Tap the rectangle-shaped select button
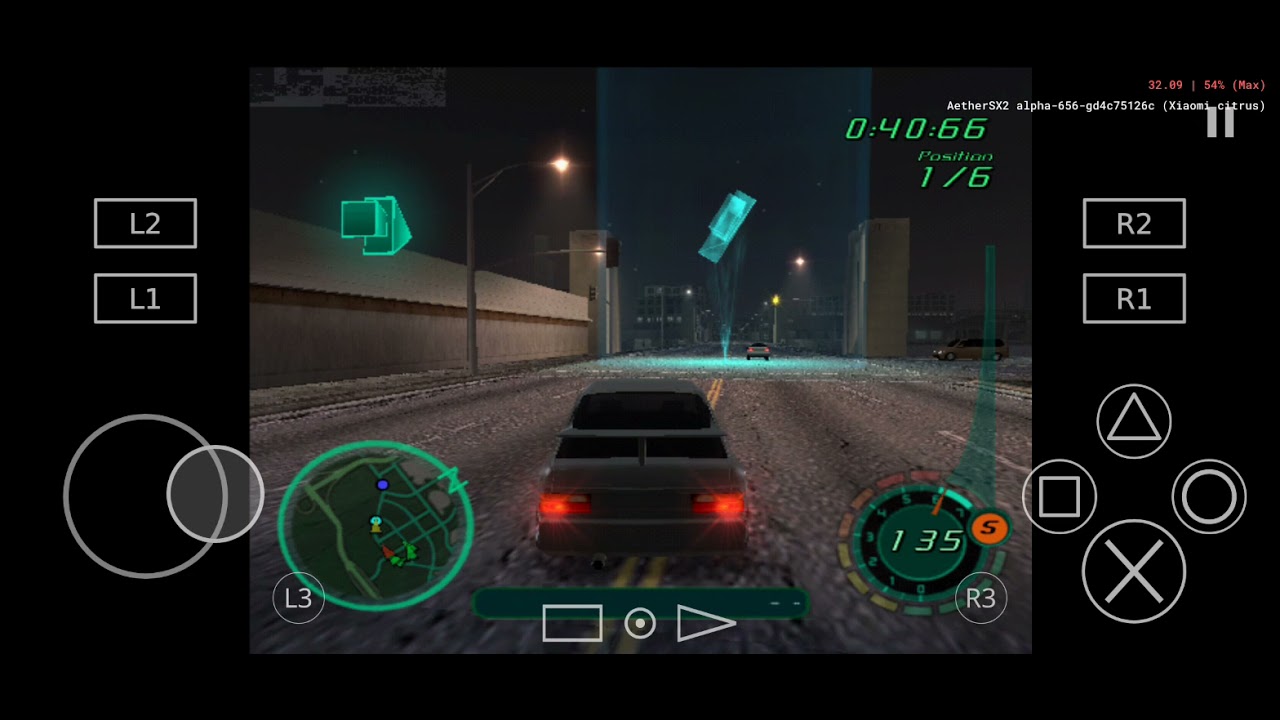 (572, 623)
